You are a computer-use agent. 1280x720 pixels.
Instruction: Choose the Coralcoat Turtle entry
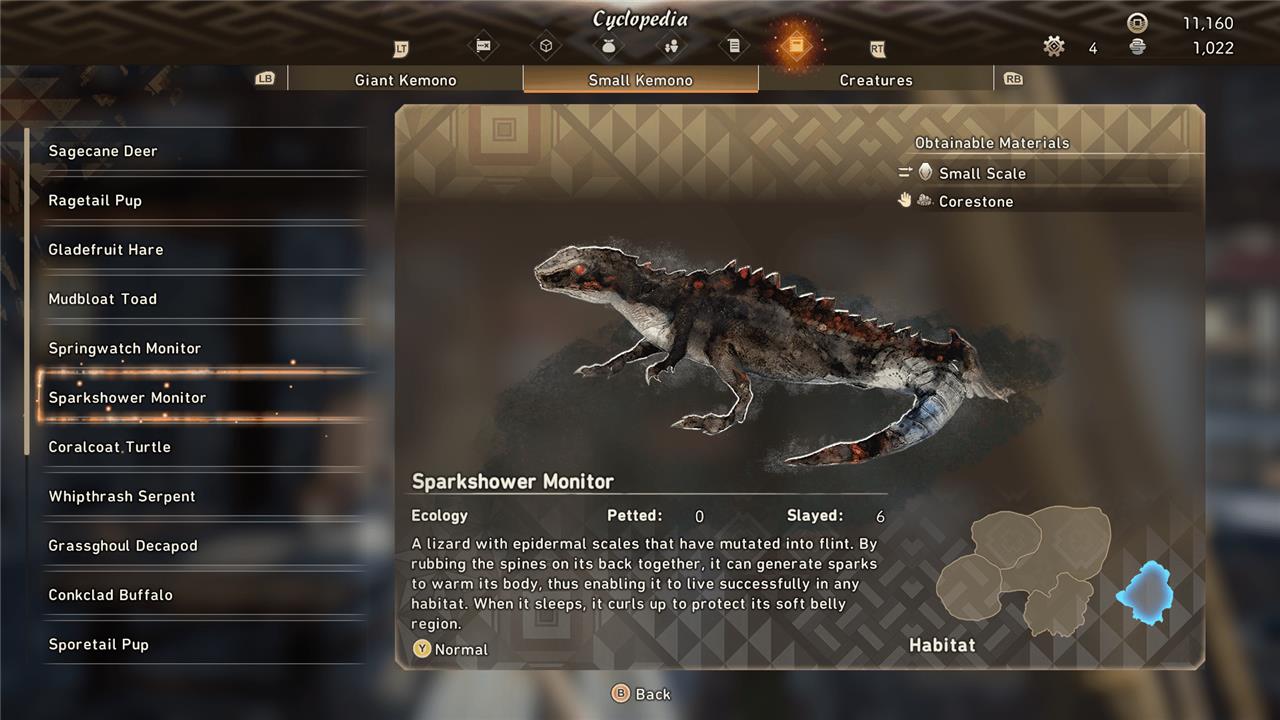pyautogui.click(x=110, y=447)
